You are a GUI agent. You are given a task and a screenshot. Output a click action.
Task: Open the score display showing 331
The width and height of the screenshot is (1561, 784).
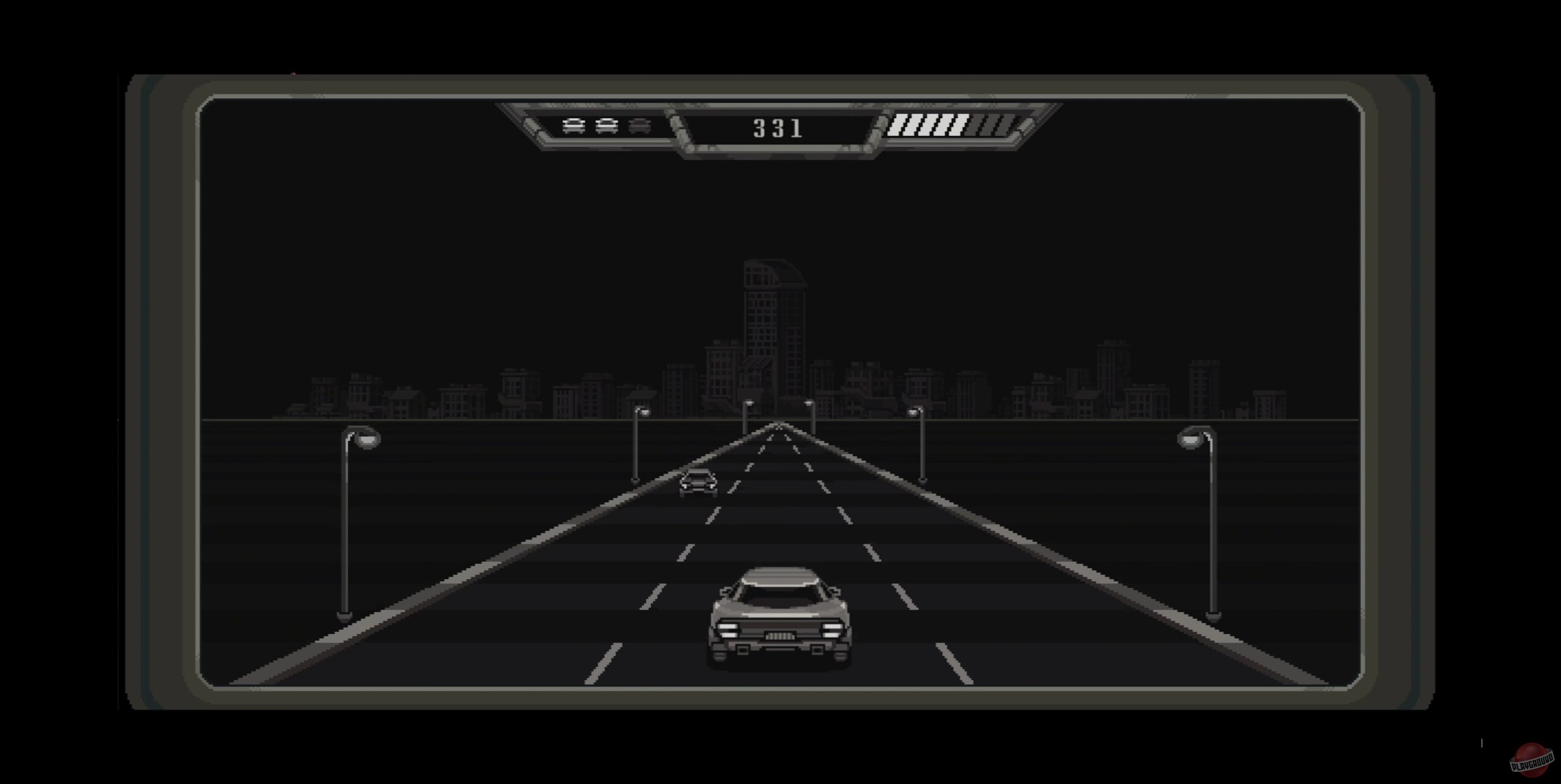(777, 127)
